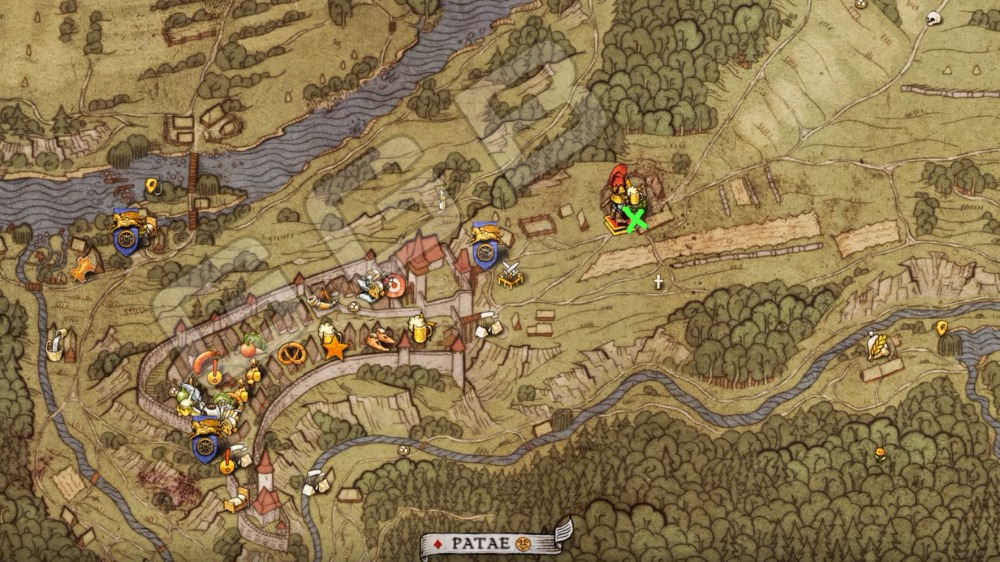
Task: Click the orange star marker
Action: (x=336, y=349)
